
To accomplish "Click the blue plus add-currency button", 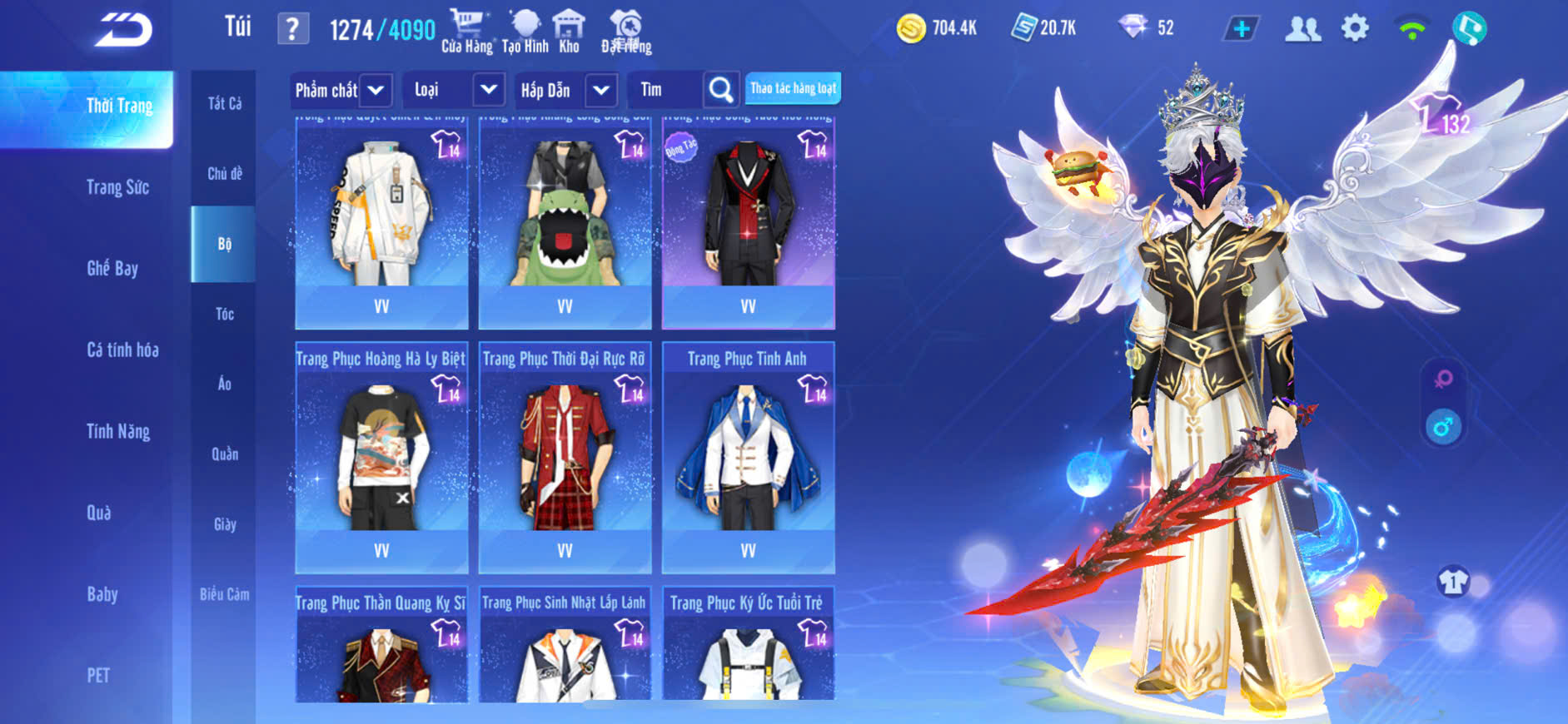I will point(1241,29).
